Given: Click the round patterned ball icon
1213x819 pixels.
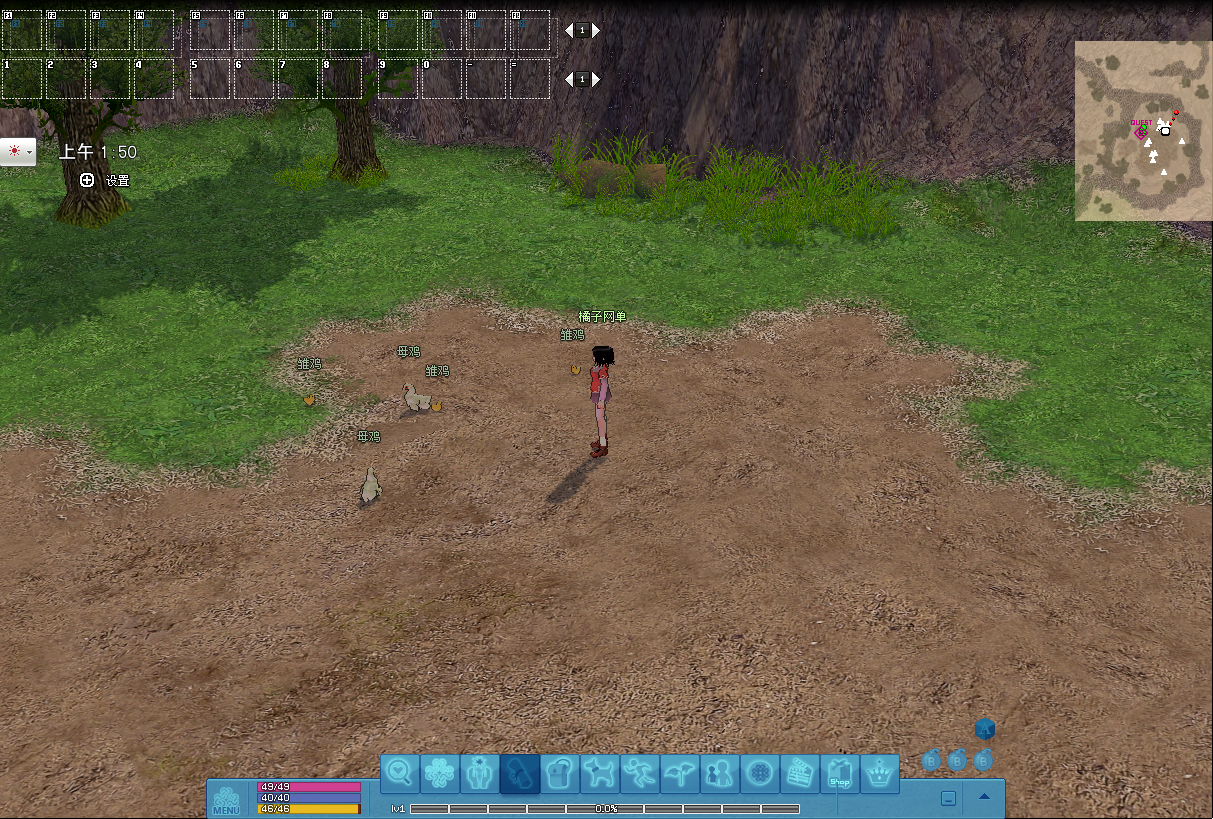Looking at the screenshot, I should [x=760, y=773].
